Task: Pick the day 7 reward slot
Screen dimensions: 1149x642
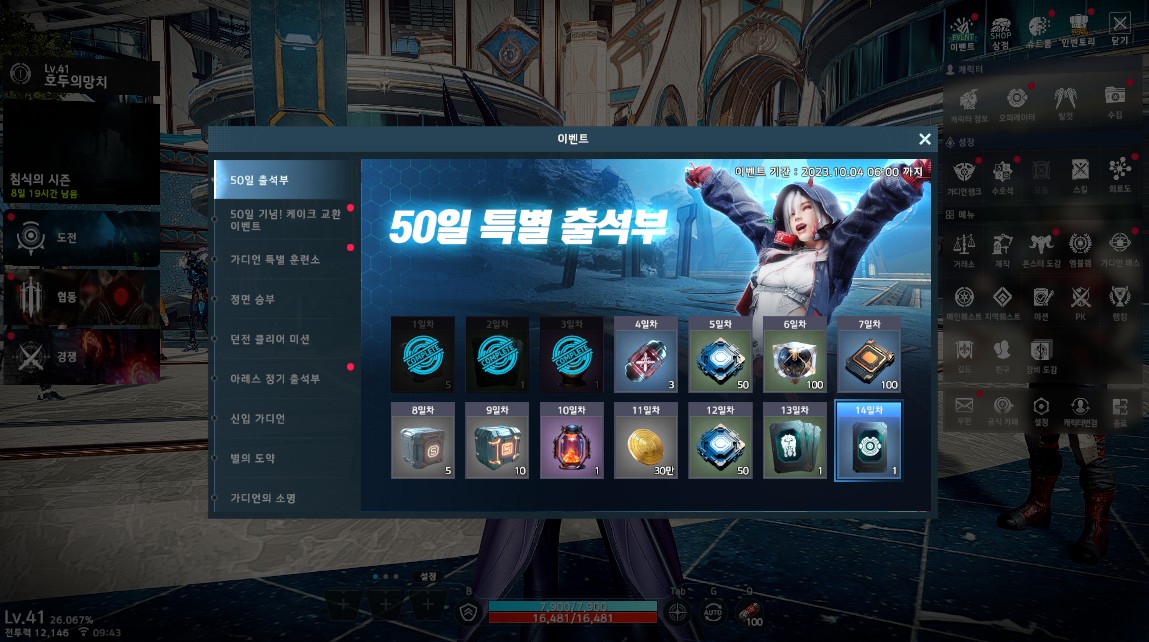Action: coord(868,355)
